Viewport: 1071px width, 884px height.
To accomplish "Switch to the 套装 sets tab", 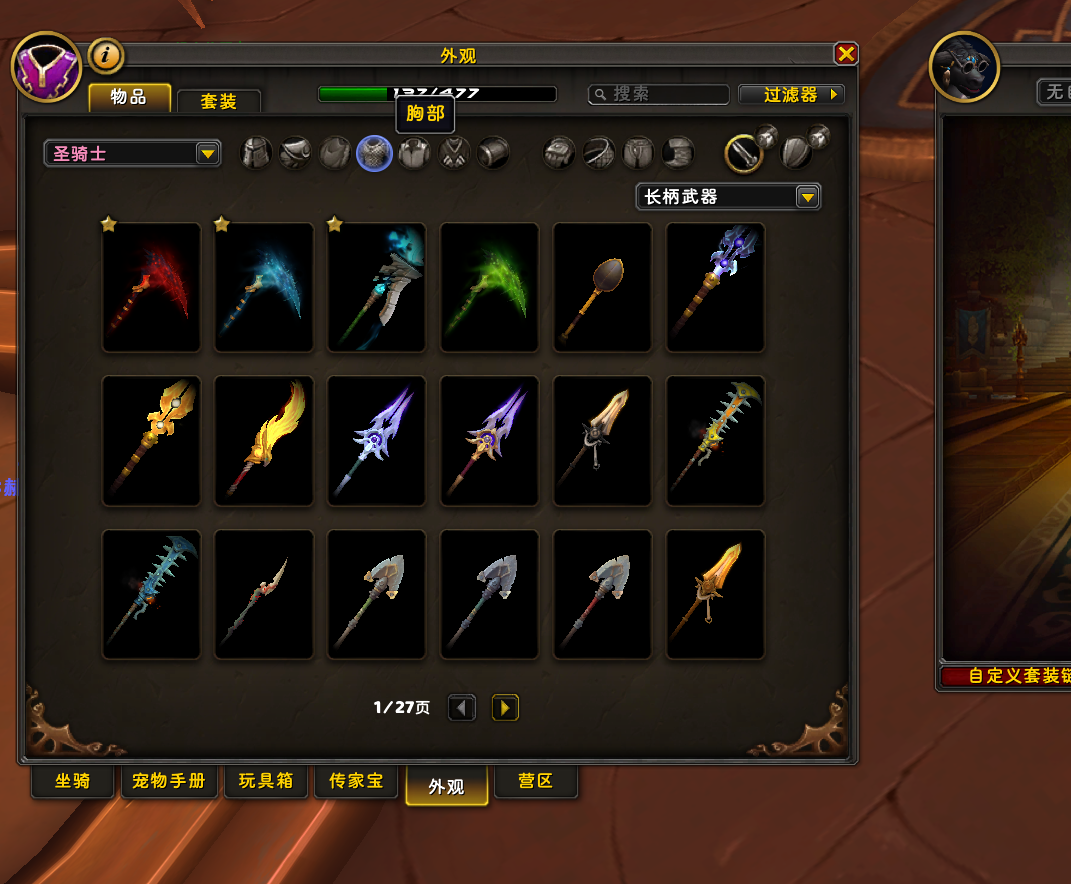I will [x=218, y=101].
